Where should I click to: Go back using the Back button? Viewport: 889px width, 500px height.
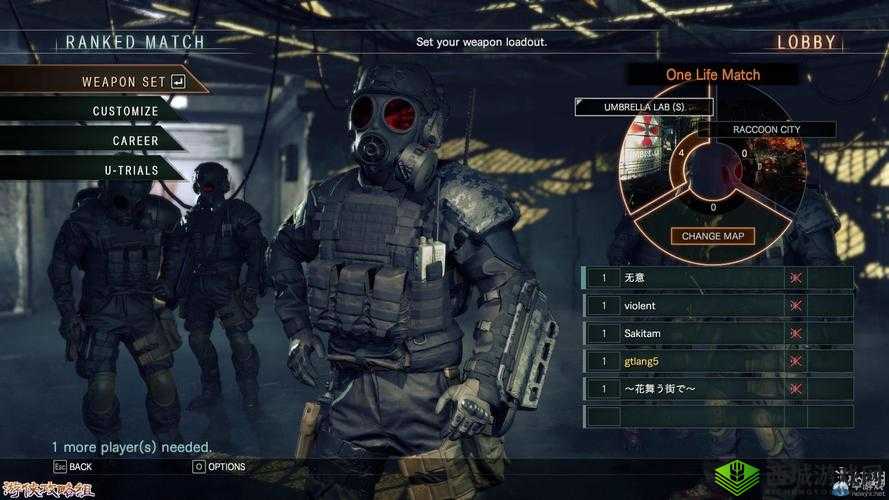tap(73, 466)
